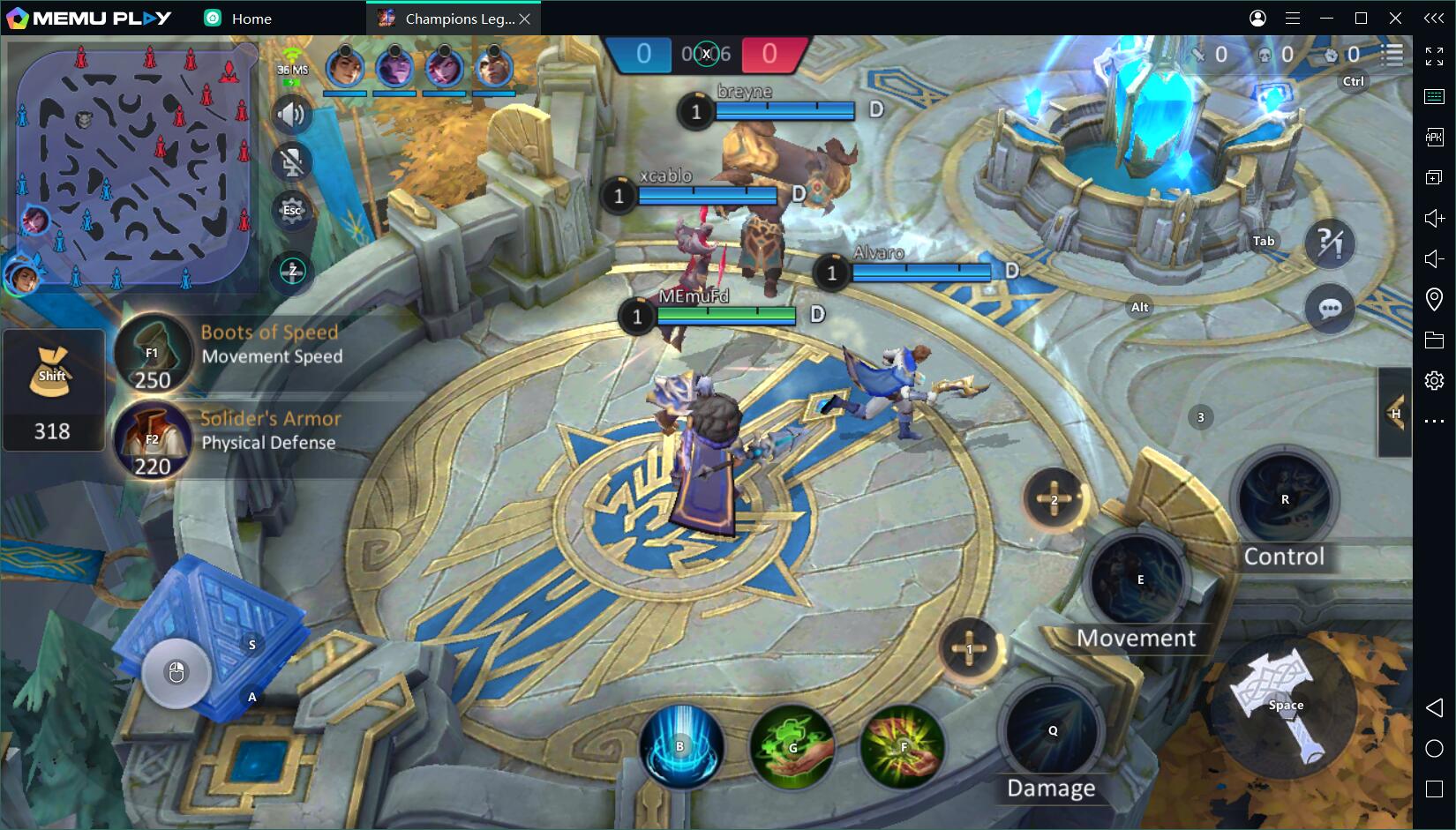Buy the Boots of Speed item
The width and height of the screenshot is (1456, 830).
coord(153,353)
